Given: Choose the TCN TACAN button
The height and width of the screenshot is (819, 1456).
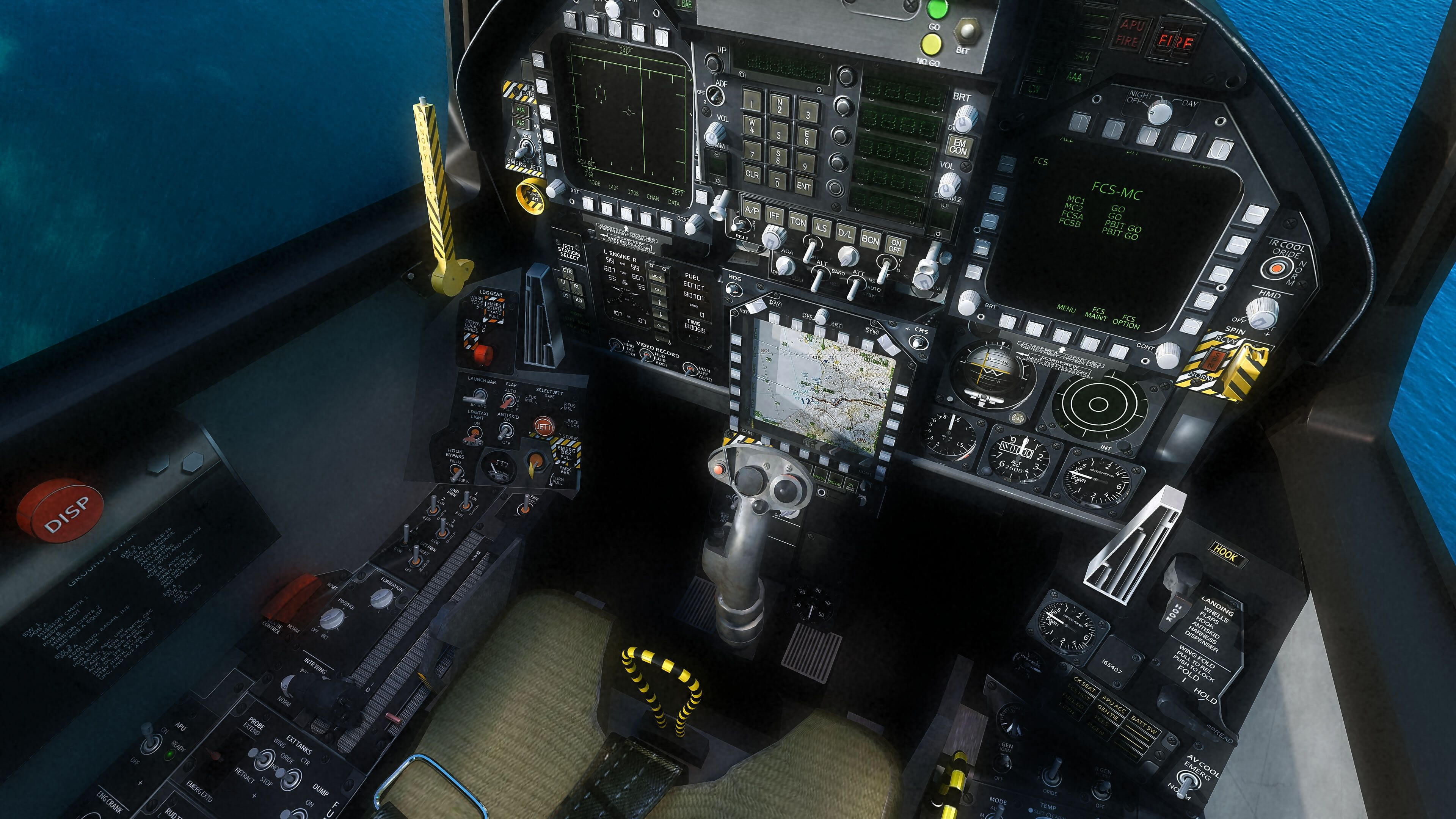Looking at the screenshot, I should (x=797, y=221).
